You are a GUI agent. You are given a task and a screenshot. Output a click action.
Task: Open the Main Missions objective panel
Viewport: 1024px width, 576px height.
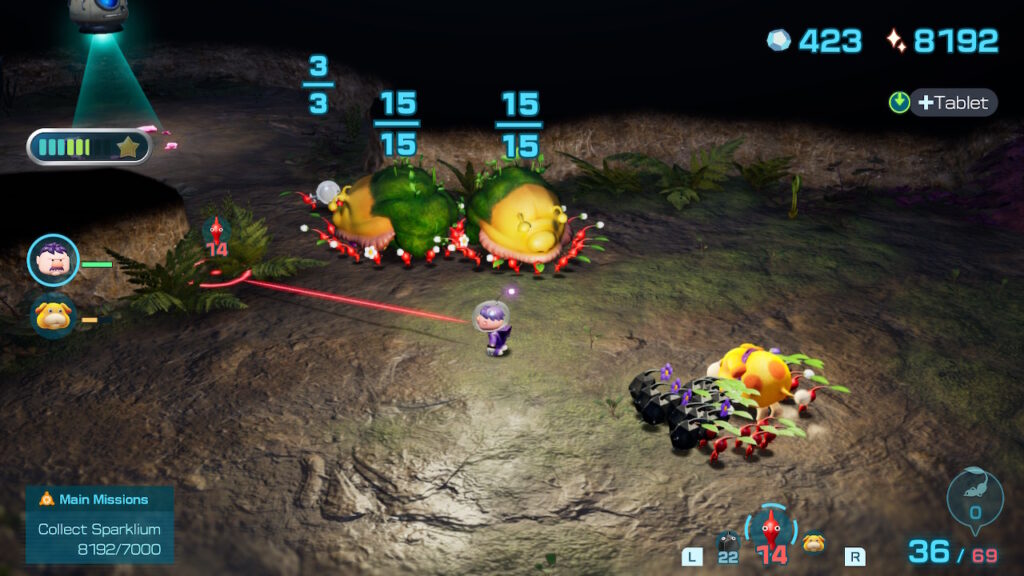click(100, 524)
